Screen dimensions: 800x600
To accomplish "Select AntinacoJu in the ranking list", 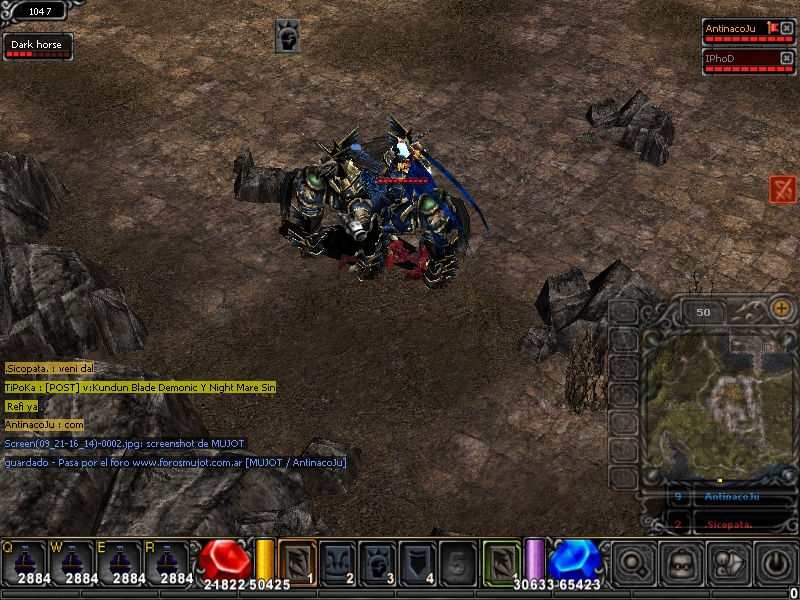I will [732, 497].
